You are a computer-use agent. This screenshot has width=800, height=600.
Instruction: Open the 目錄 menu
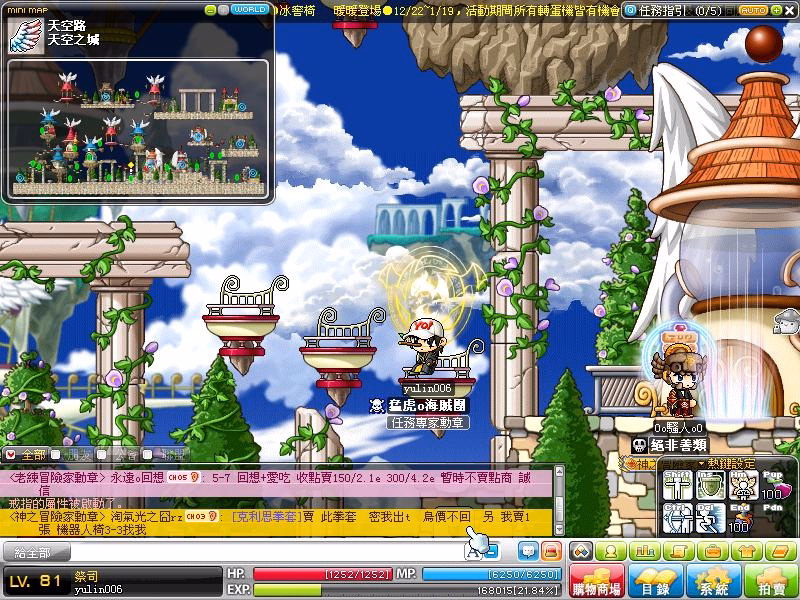coord(655,582)
